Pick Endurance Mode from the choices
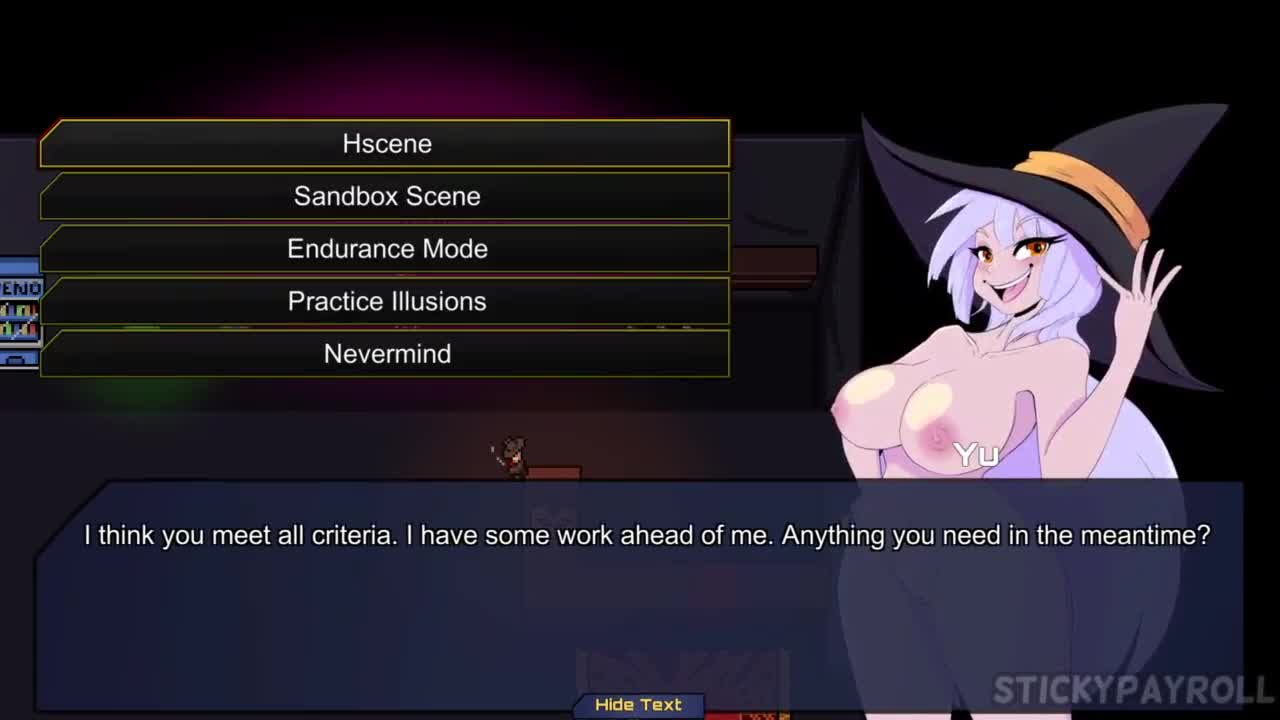Image resolution: width=1280 pixels, height=720 pixels. click(386, 249)
